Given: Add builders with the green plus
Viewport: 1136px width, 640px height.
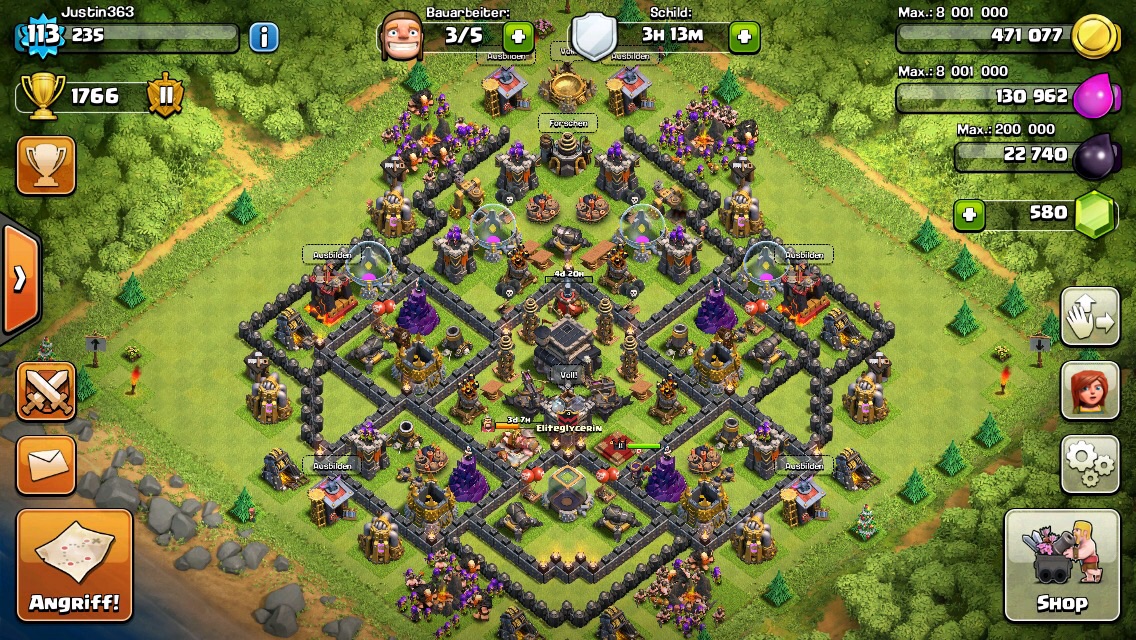Looking at the screenshot, I should [519, 37].
